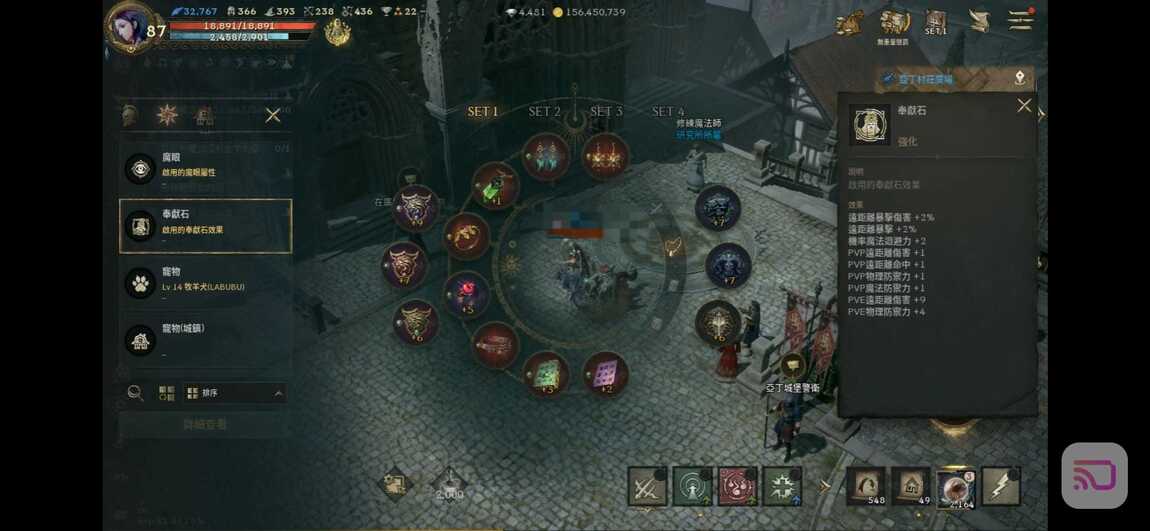The image size is (1150, 531).
Task: Use the house return scroll with 49 count
Action: 910,486
